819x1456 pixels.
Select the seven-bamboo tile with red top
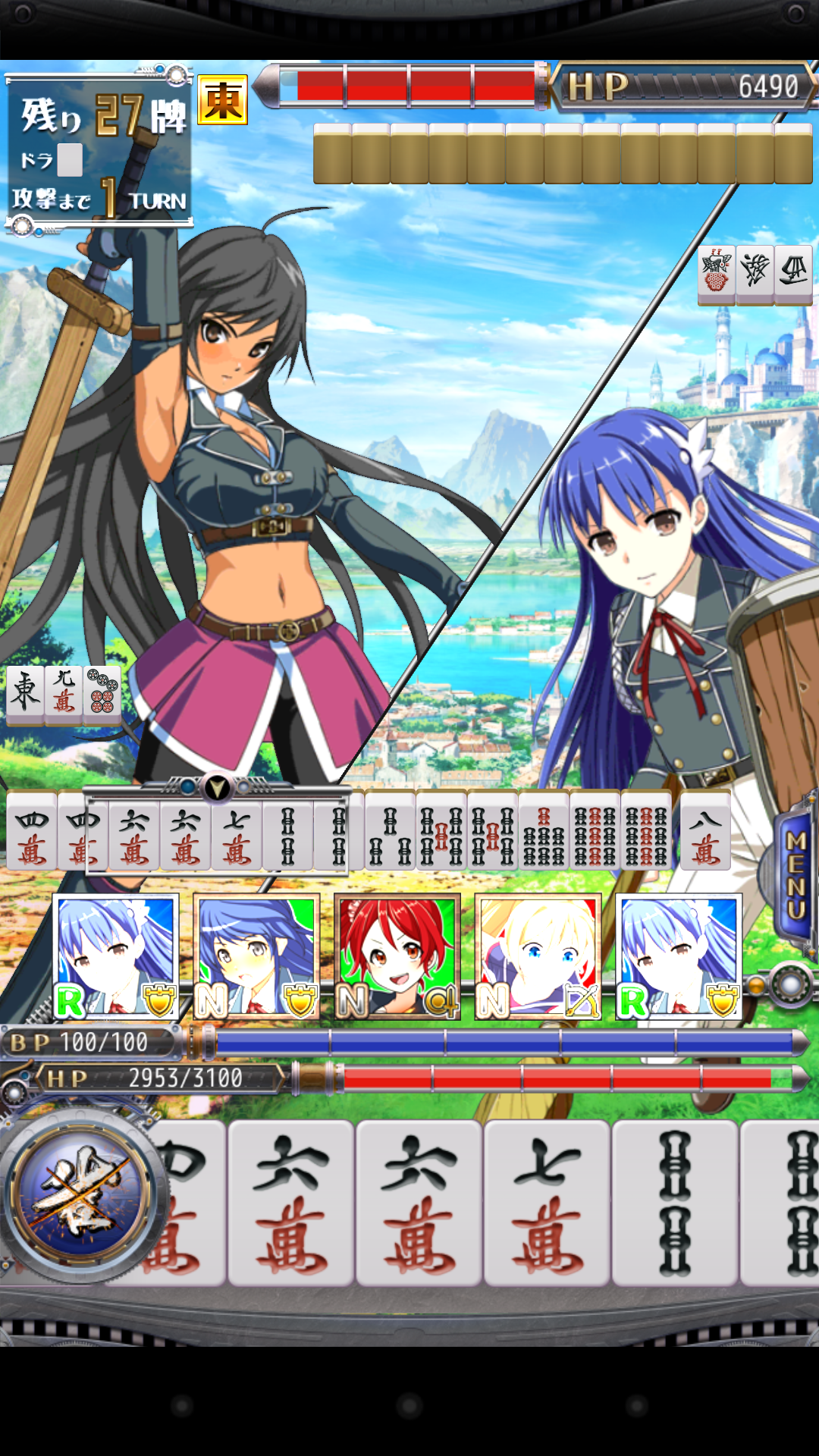[543, 830]
